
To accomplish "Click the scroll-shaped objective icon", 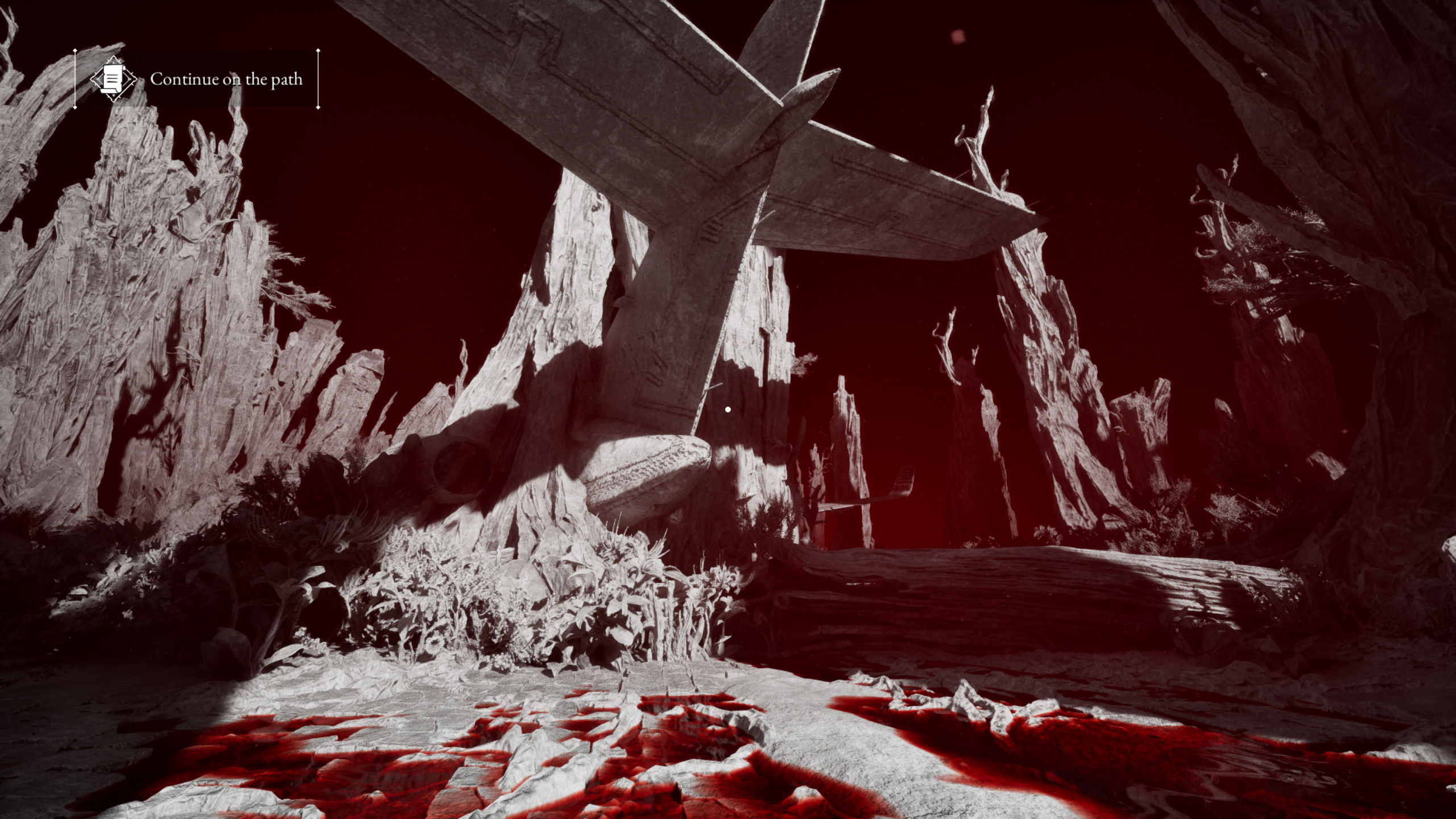I will [114, 78].
